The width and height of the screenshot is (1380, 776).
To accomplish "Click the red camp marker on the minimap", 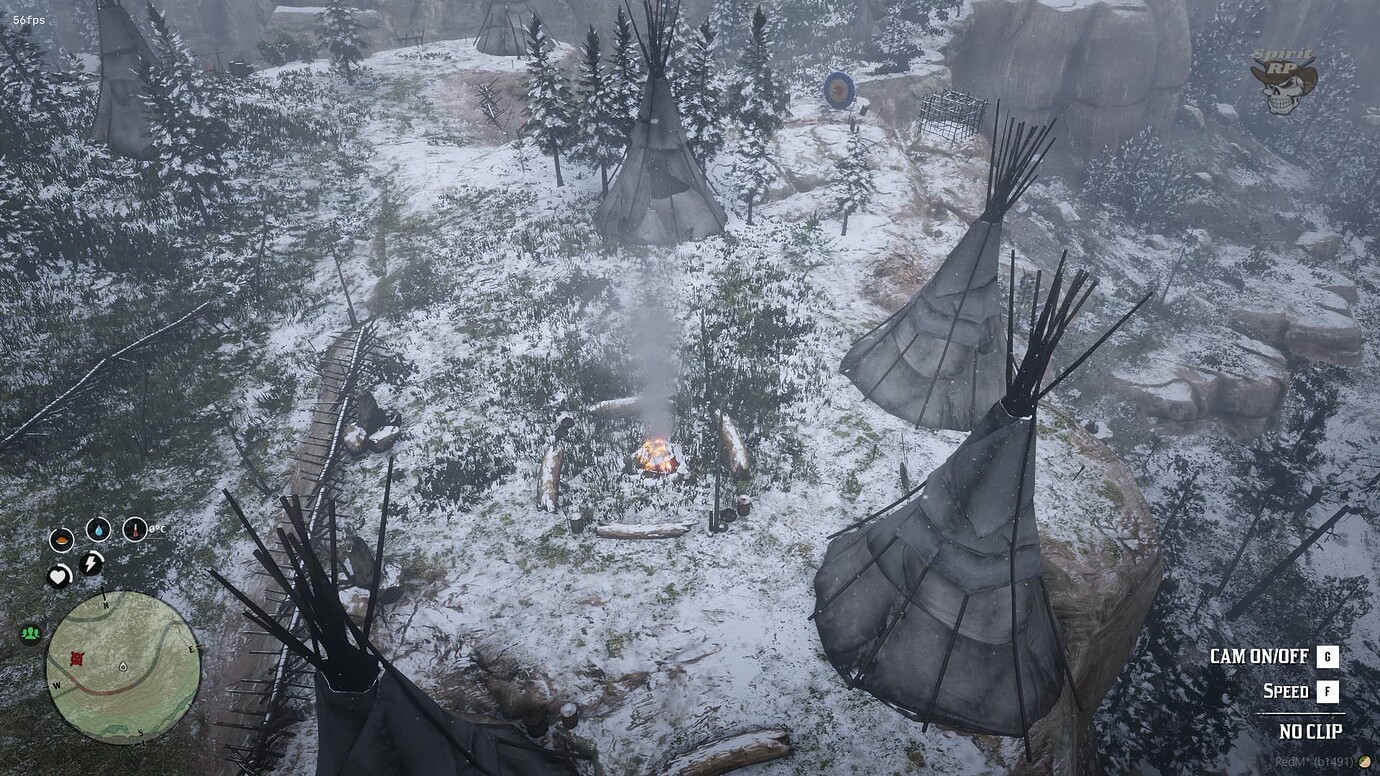I will (x=77, y=659).
